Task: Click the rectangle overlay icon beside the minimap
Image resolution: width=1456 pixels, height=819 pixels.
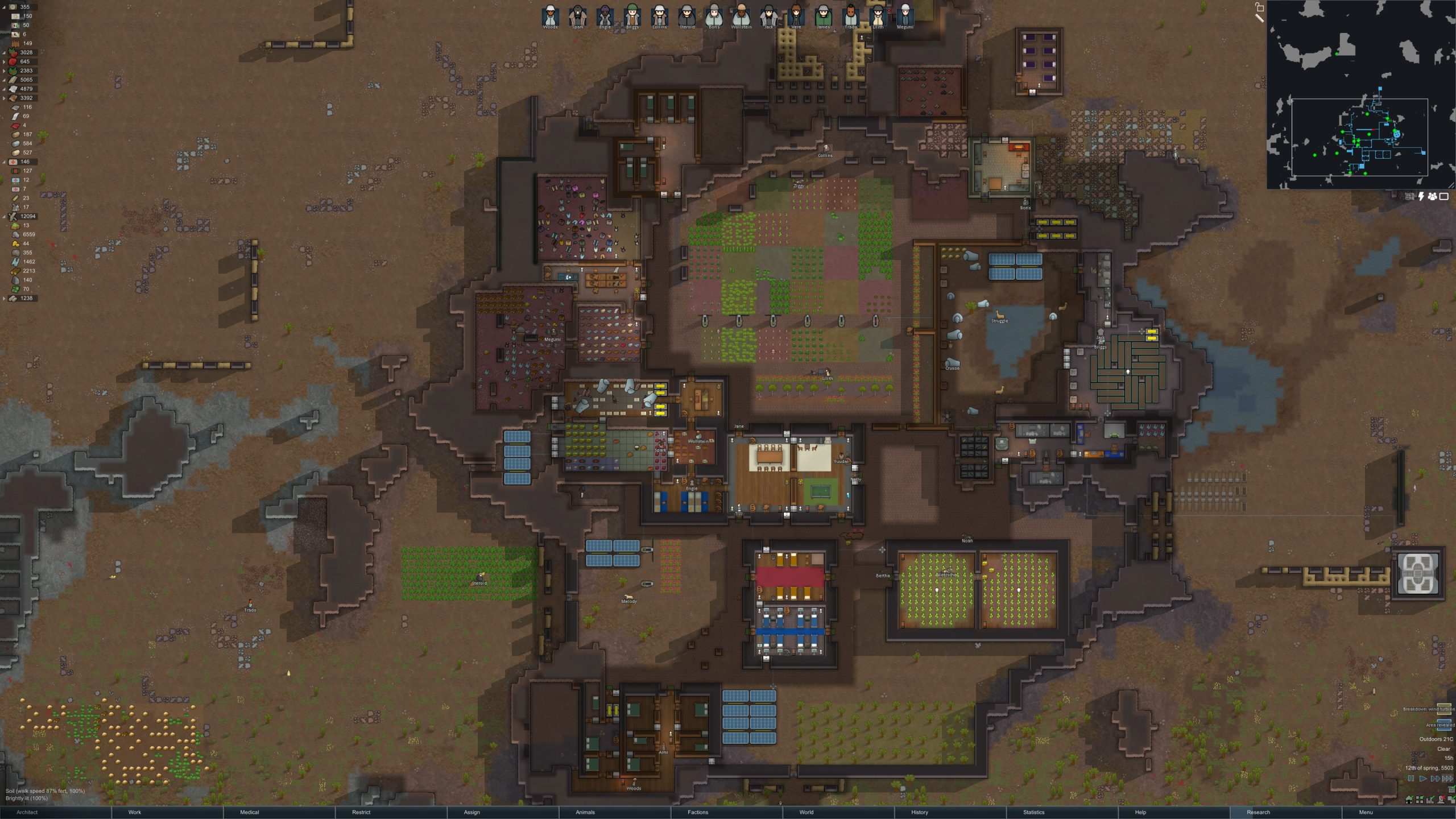Action: pyautogui.click(x=1444, y=196)
